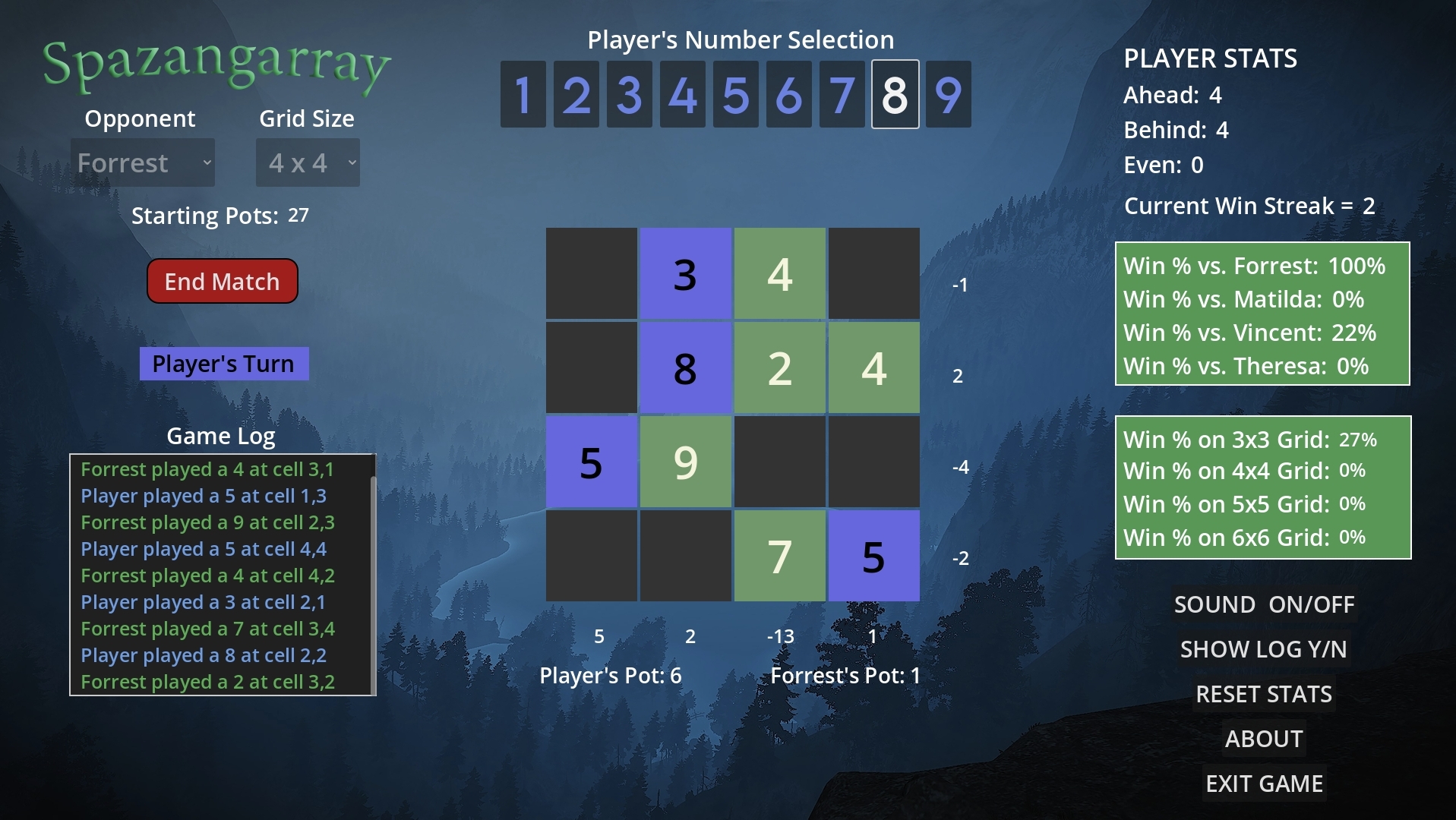
Task: Pick number 6 to play this turn
Action: tap(788, 94)
